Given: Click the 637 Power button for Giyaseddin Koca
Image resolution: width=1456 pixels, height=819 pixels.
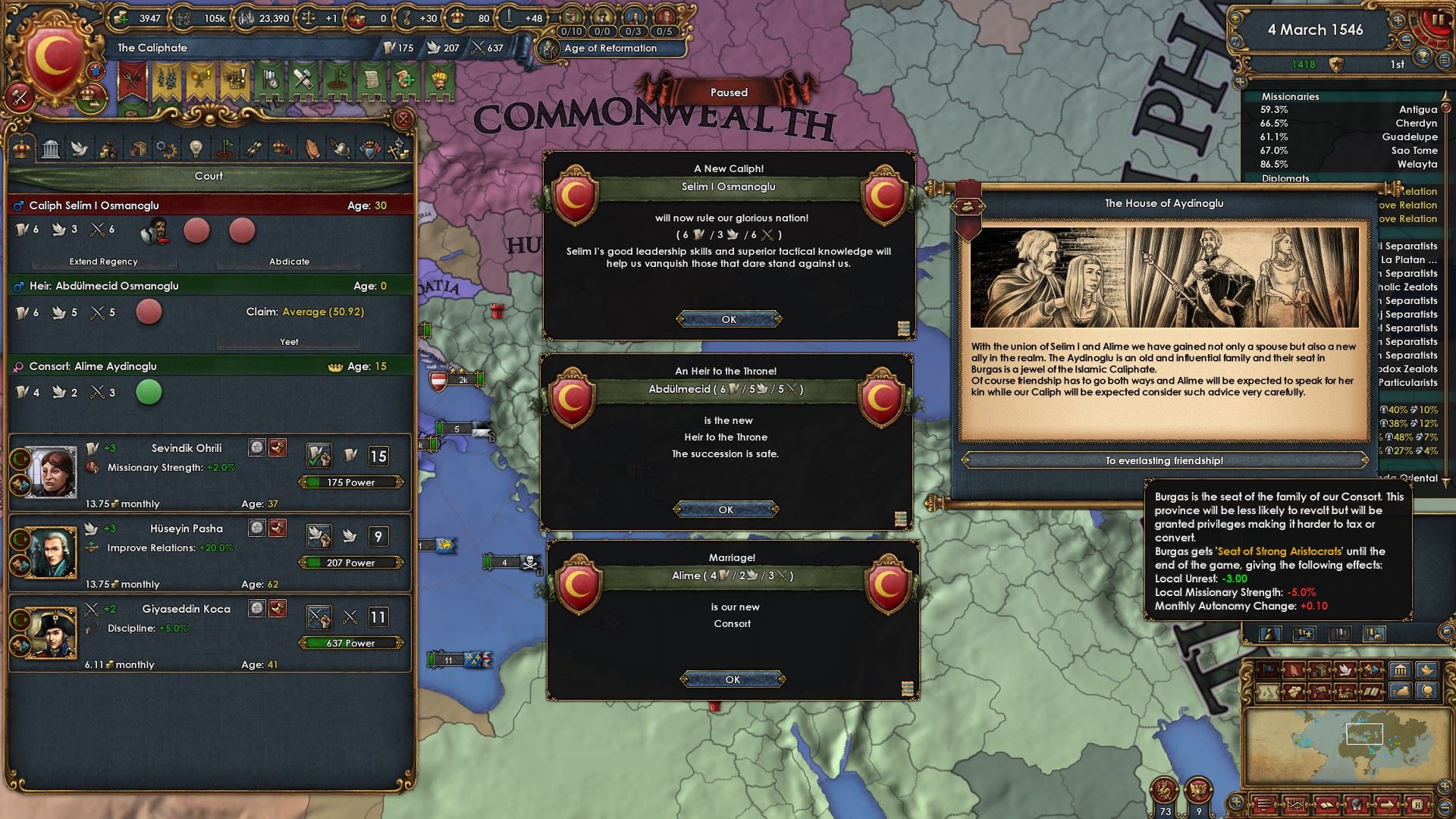Looking at the screenshot, I should [350, 643].
